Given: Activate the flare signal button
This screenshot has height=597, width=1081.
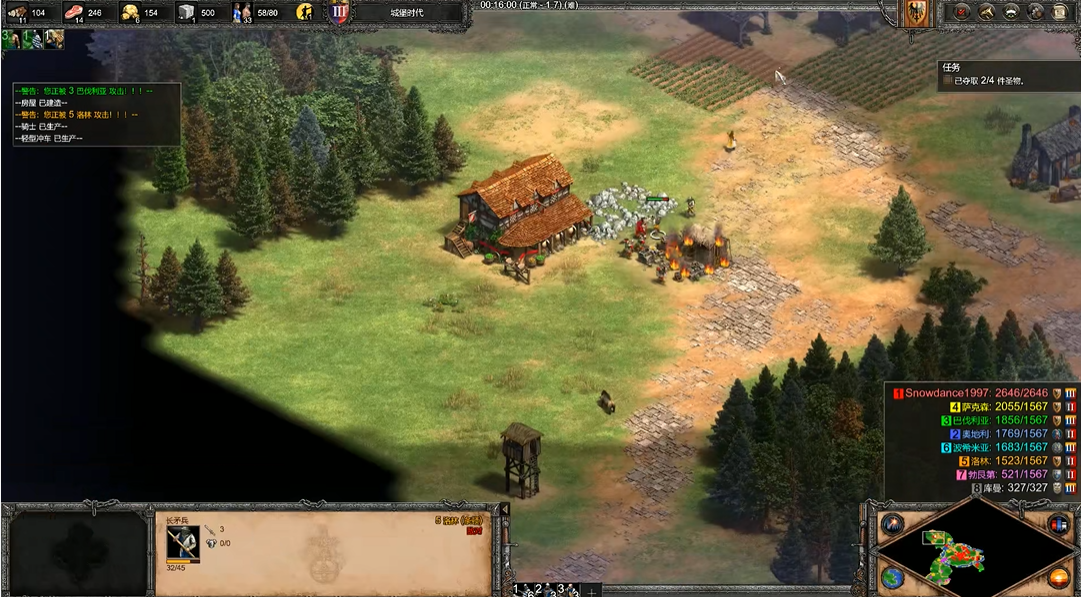Looking at the screenshot, I should click(892, 523).
